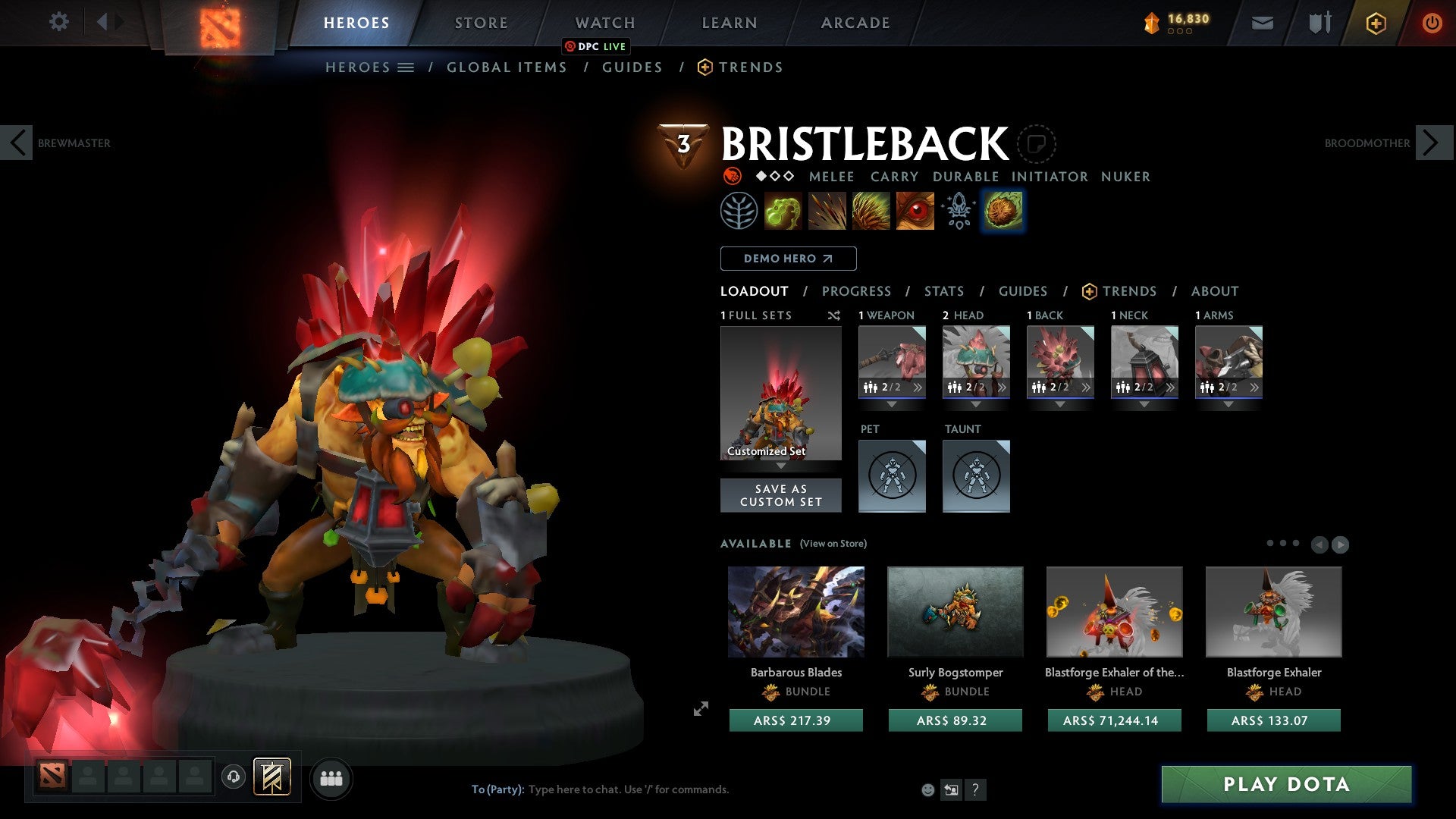Open the GLOBAL ITEMS menu item
Image resolution: width=1456 pixels, height=819 pixels.
tap(507, 67)
